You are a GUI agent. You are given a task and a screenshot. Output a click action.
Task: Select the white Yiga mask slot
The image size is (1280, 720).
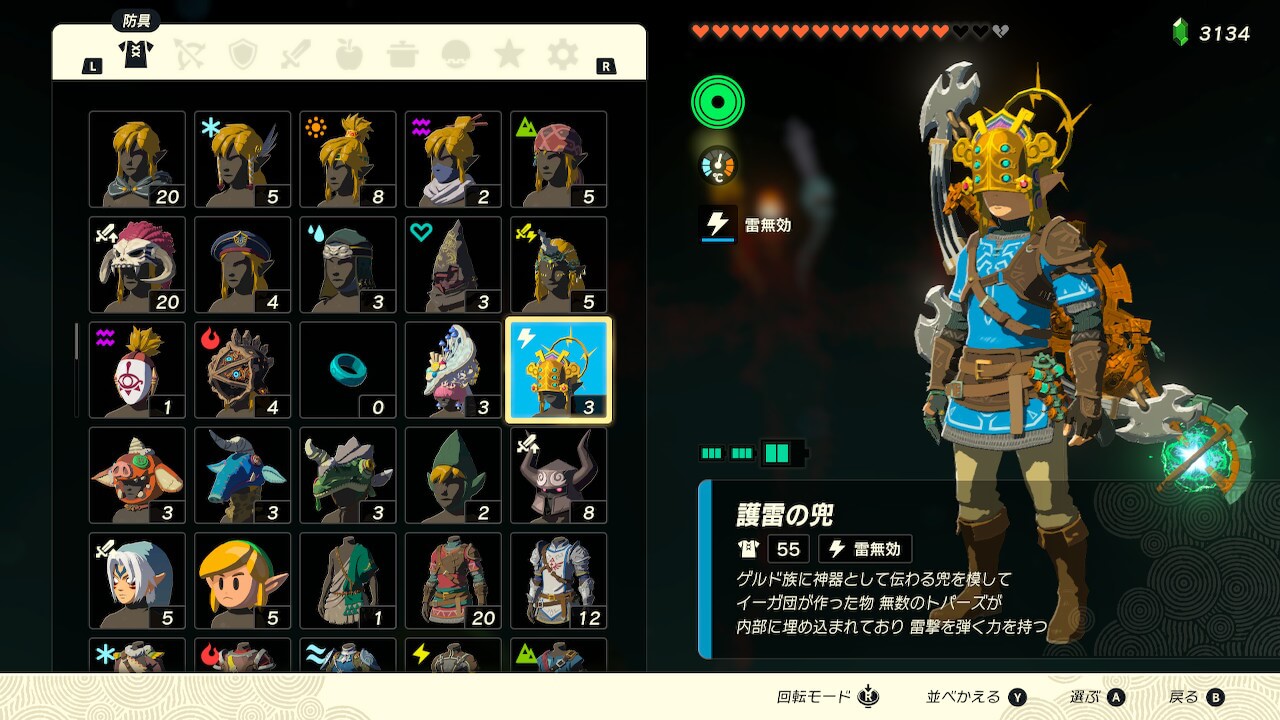tap(137, 370)
